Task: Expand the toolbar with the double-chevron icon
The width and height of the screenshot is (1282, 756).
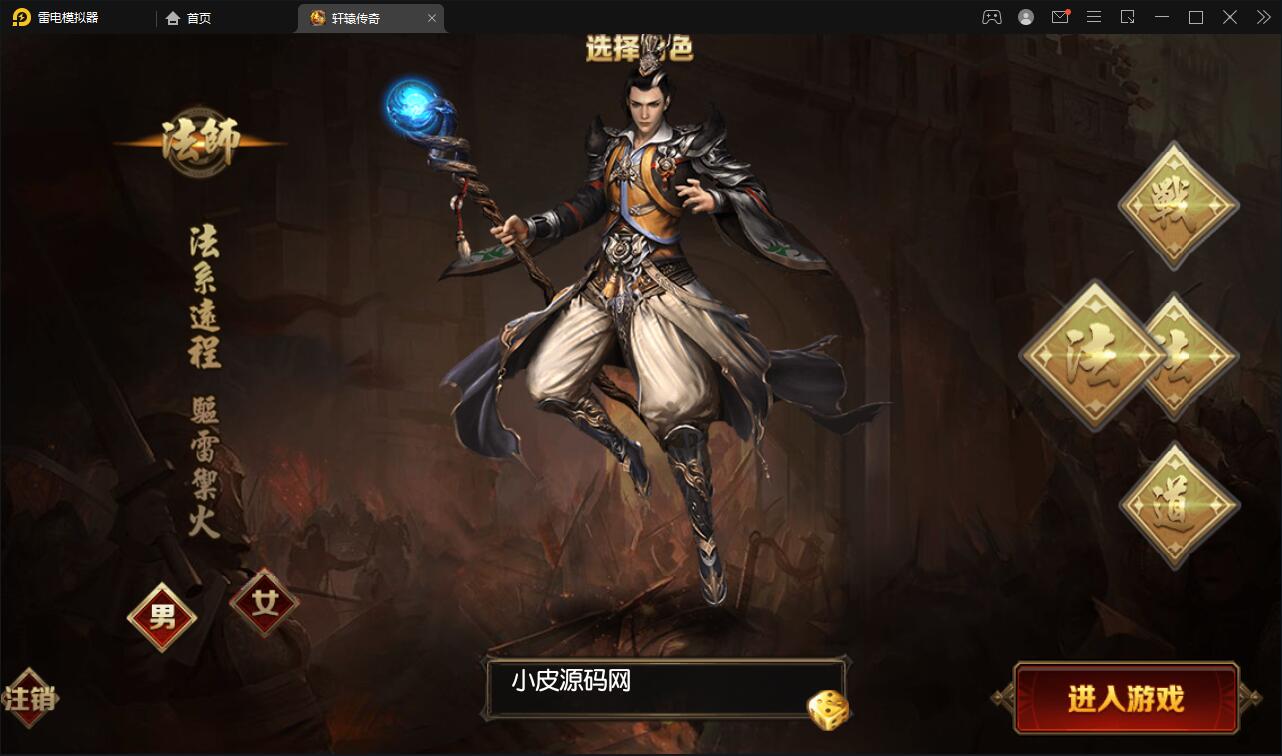Action: (x=1262, y=17)
